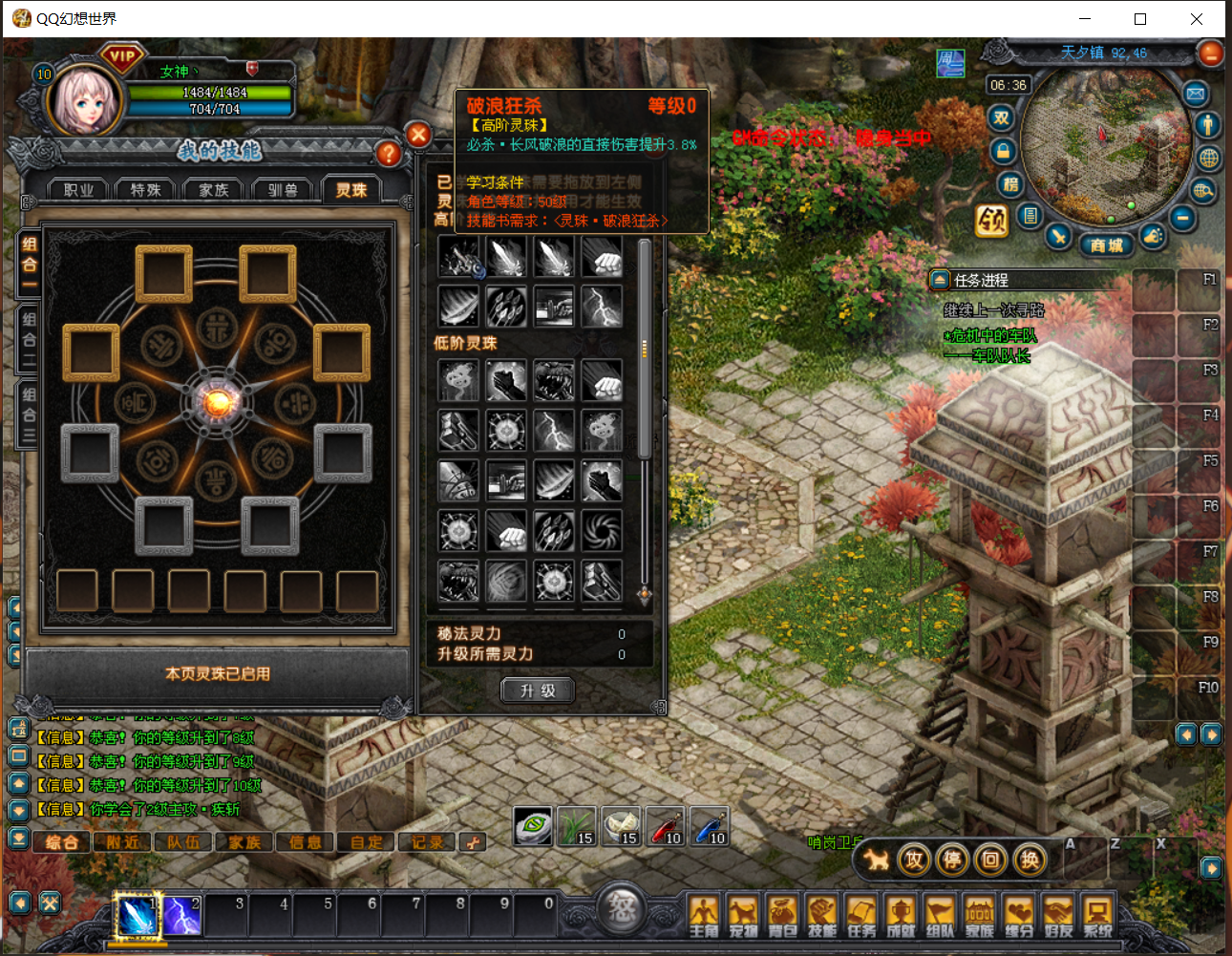Open the skill panel help question mark
Screen dimensions: 1232x956
pyautogui.click(x=388, y=153)
